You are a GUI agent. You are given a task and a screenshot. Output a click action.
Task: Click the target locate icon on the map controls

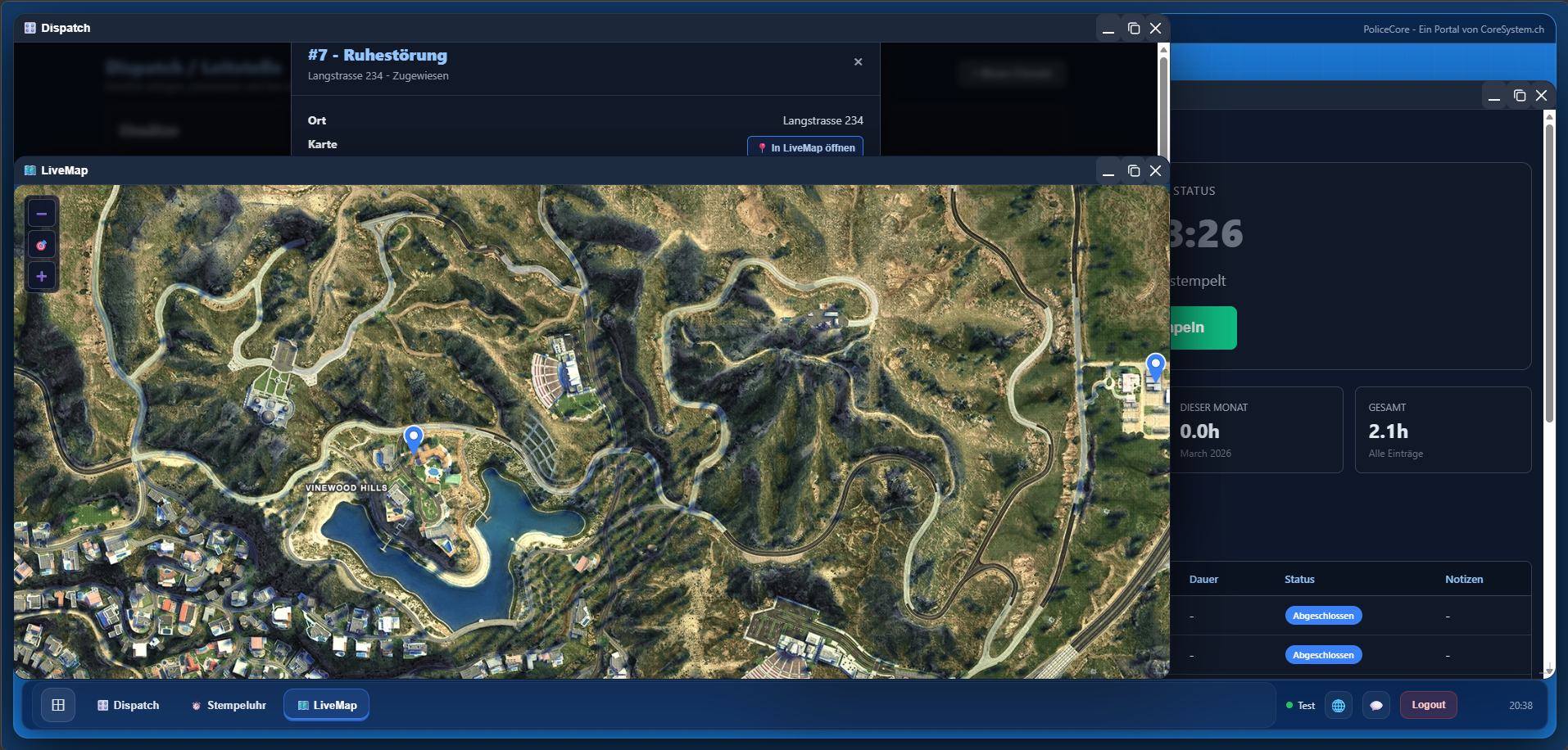(x=42, y=244)
